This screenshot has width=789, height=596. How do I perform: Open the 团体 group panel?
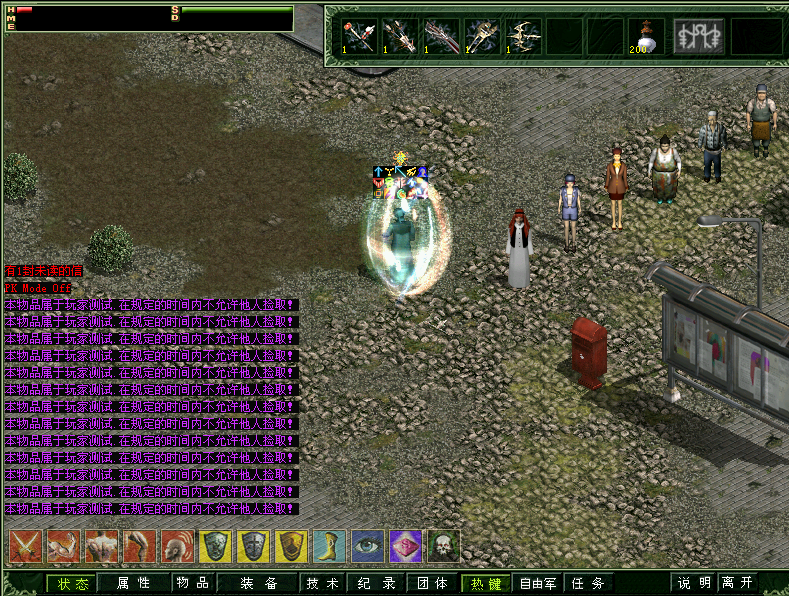pyautogui.click(x=431, y=583)
